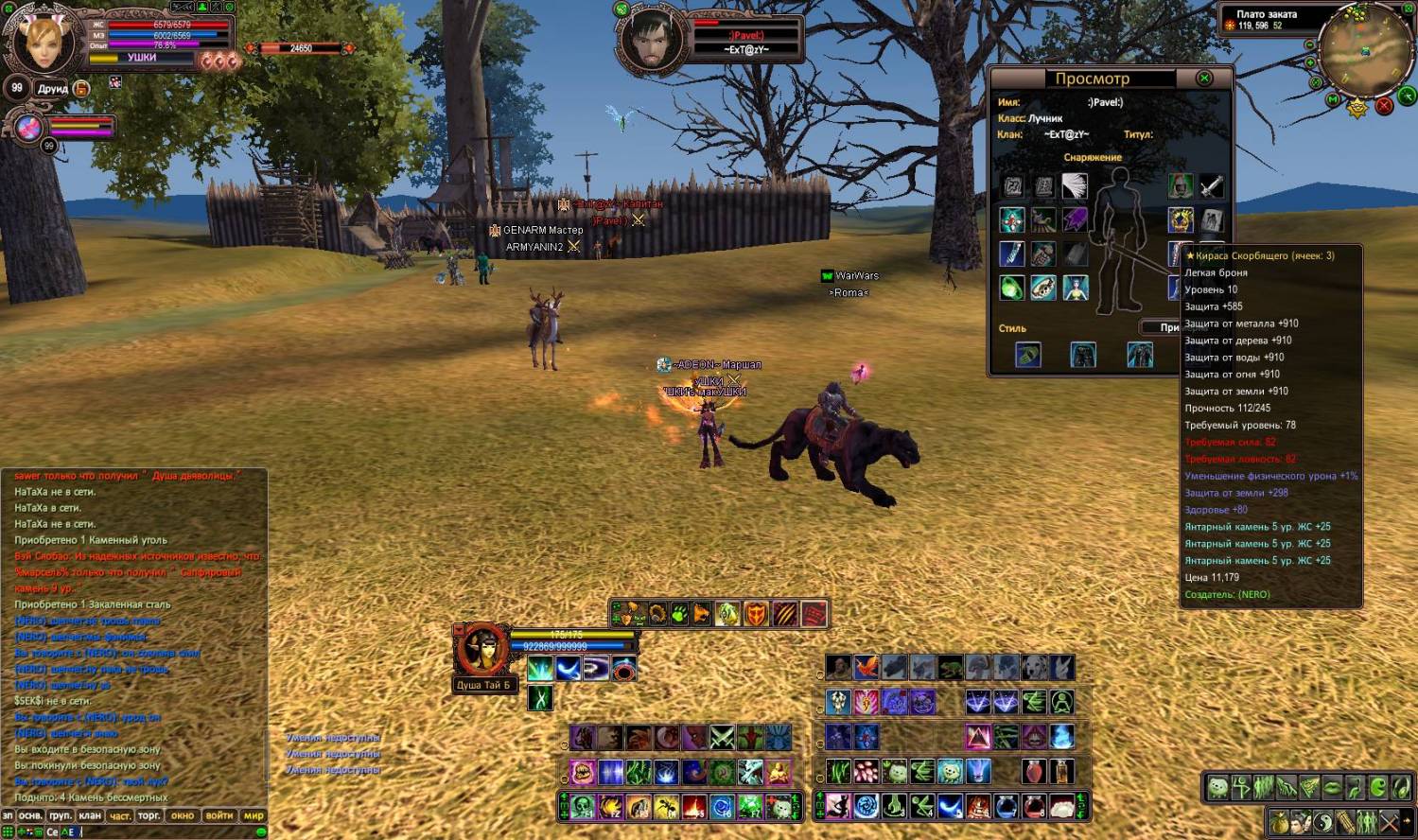Select the white feather fan equipment slot
The width and height of the screenshot is (1418, 840).
pyautogui.click(x=1075, y=186)
